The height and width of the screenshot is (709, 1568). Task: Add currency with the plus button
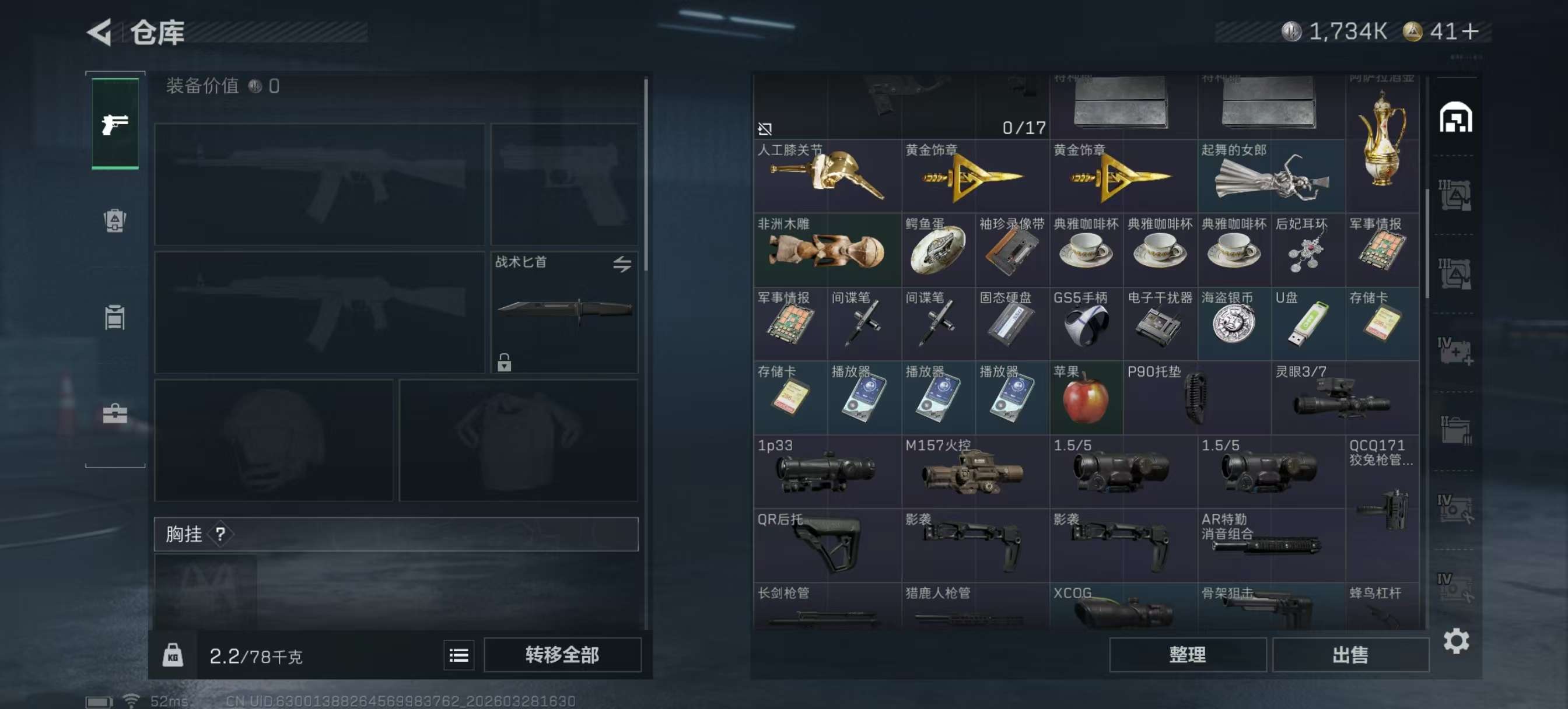tap(1471, 31)
